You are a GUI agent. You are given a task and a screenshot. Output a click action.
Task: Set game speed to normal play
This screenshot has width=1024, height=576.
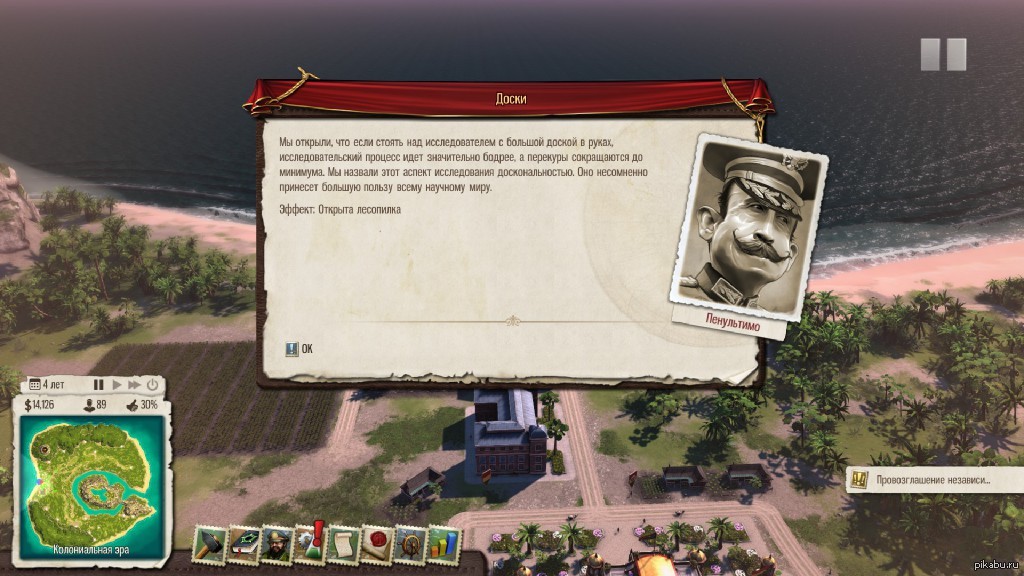[x=117, y=384]
